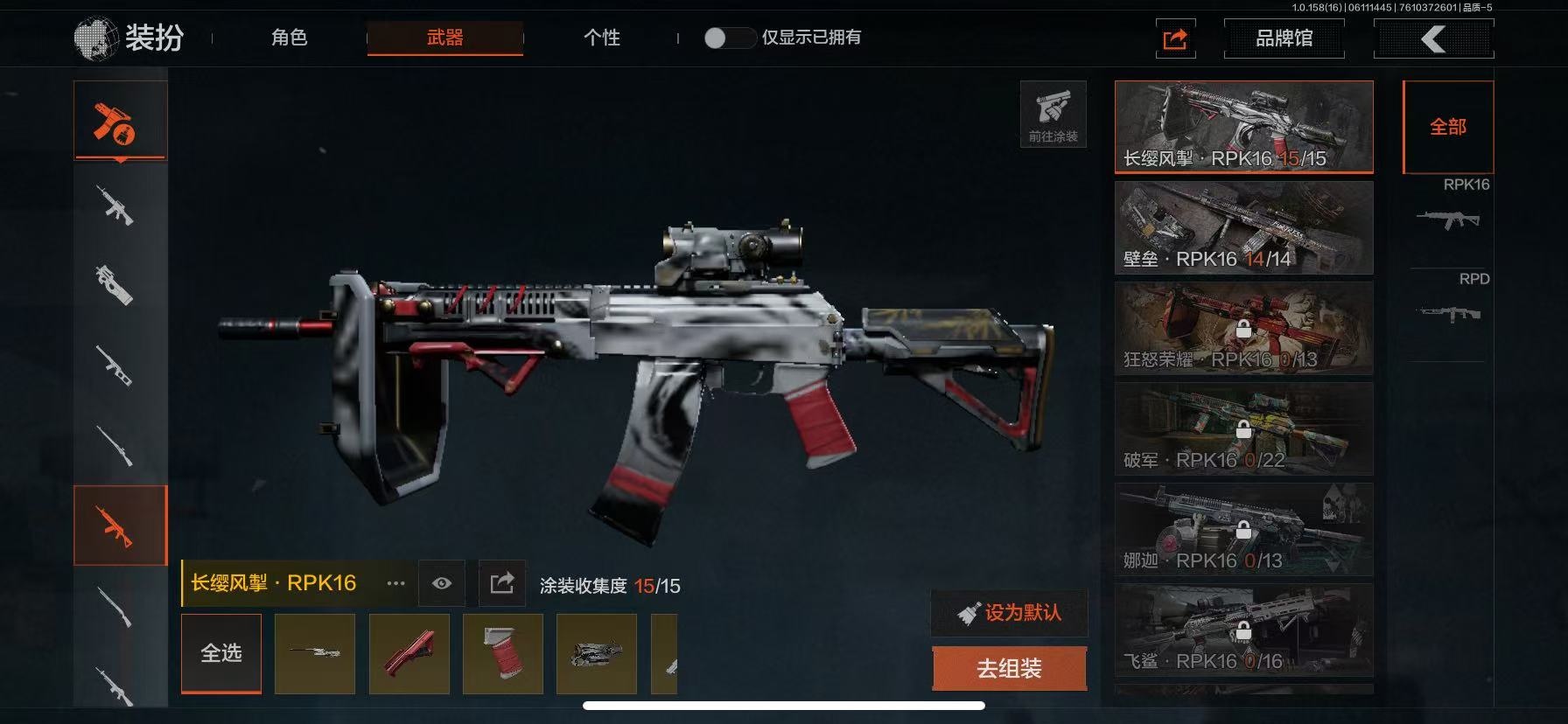
Task: Toggle the eye preview icon
Action: [x=442, y=583]
